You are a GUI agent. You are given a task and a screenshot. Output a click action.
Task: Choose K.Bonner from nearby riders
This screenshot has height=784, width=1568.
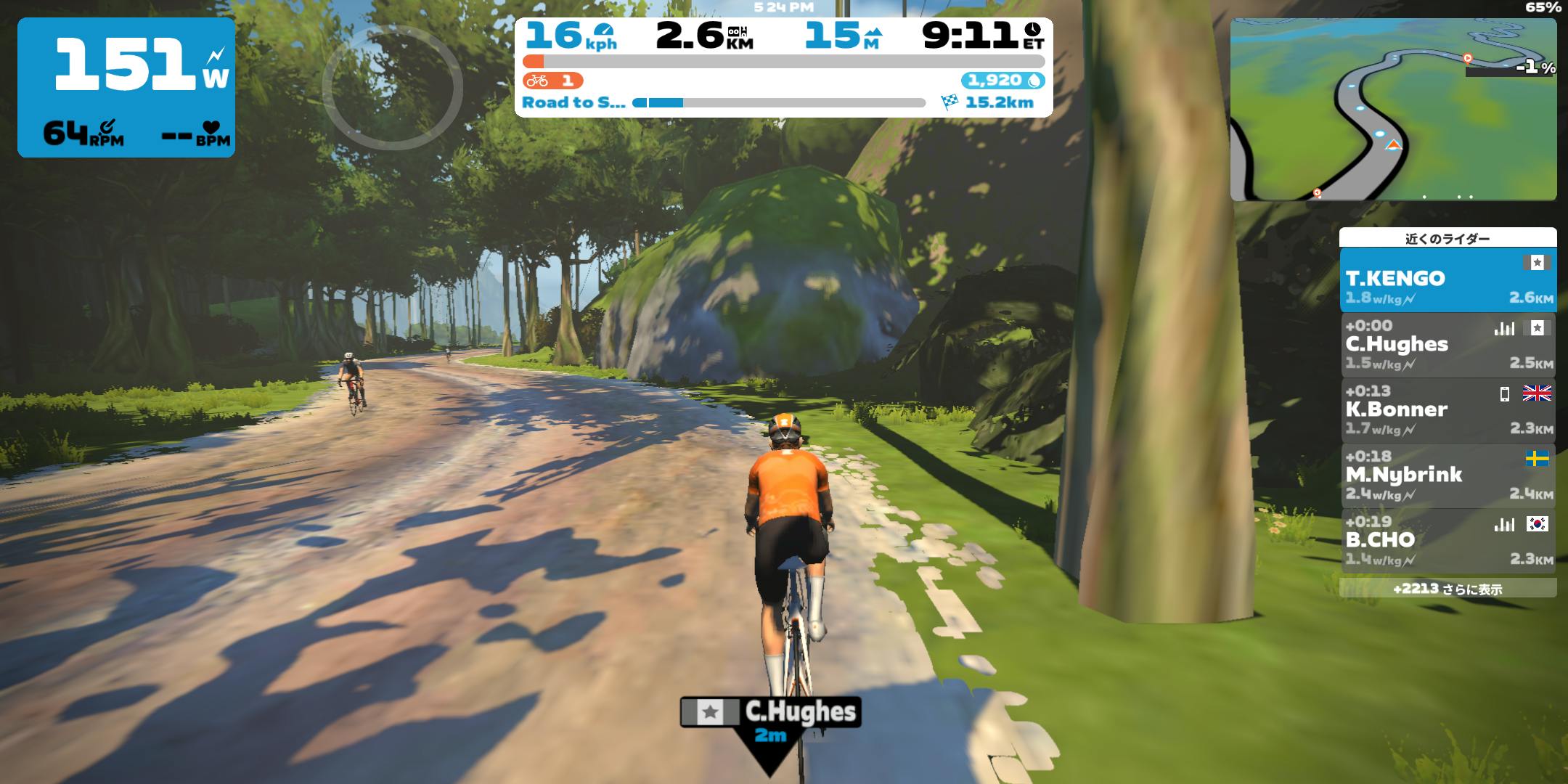pos(1447,410)
